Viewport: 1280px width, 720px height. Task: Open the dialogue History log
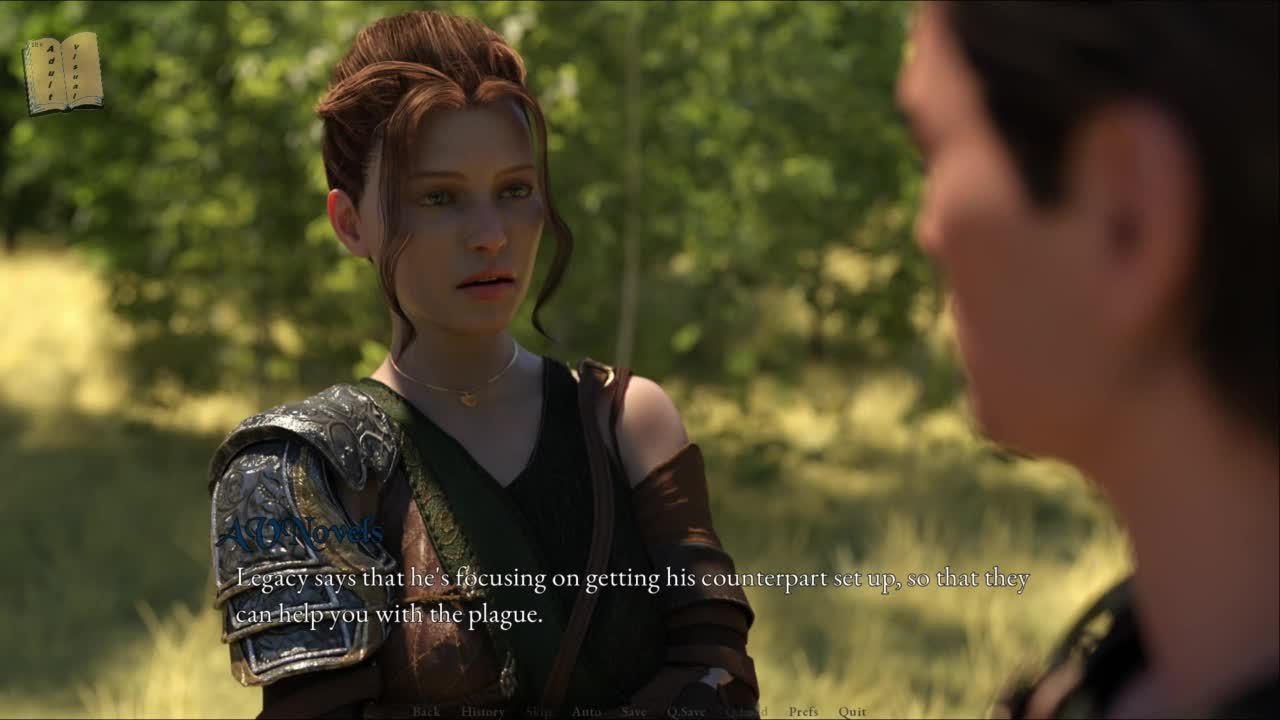pyautogui.click(x=482, y=712)
